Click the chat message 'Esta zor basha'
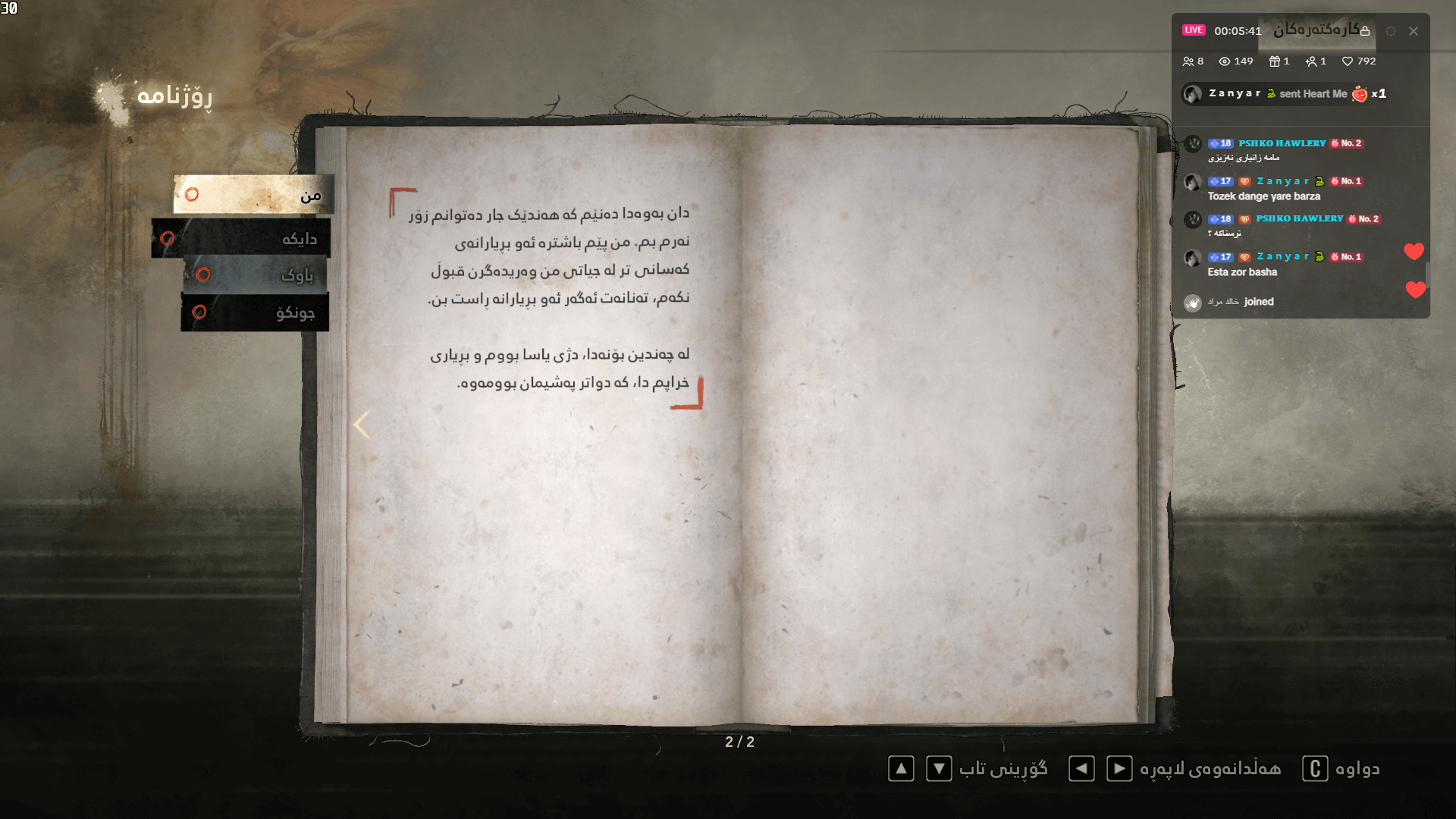This screenshot has height=819, width=1456. click(1244, 272)
